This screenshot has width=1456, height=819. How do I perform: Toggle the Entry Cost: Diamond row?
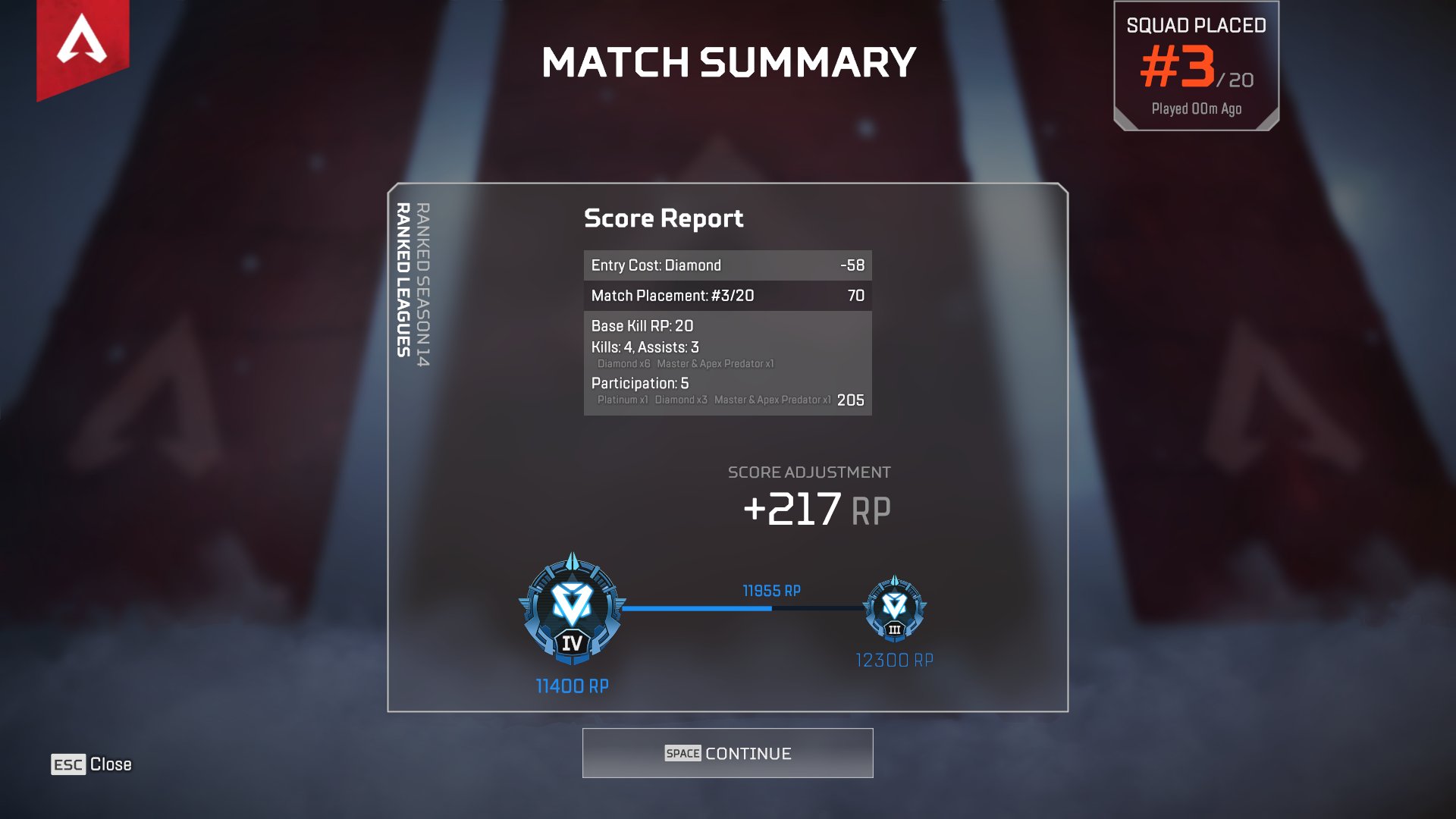click(x=726, y=265)
